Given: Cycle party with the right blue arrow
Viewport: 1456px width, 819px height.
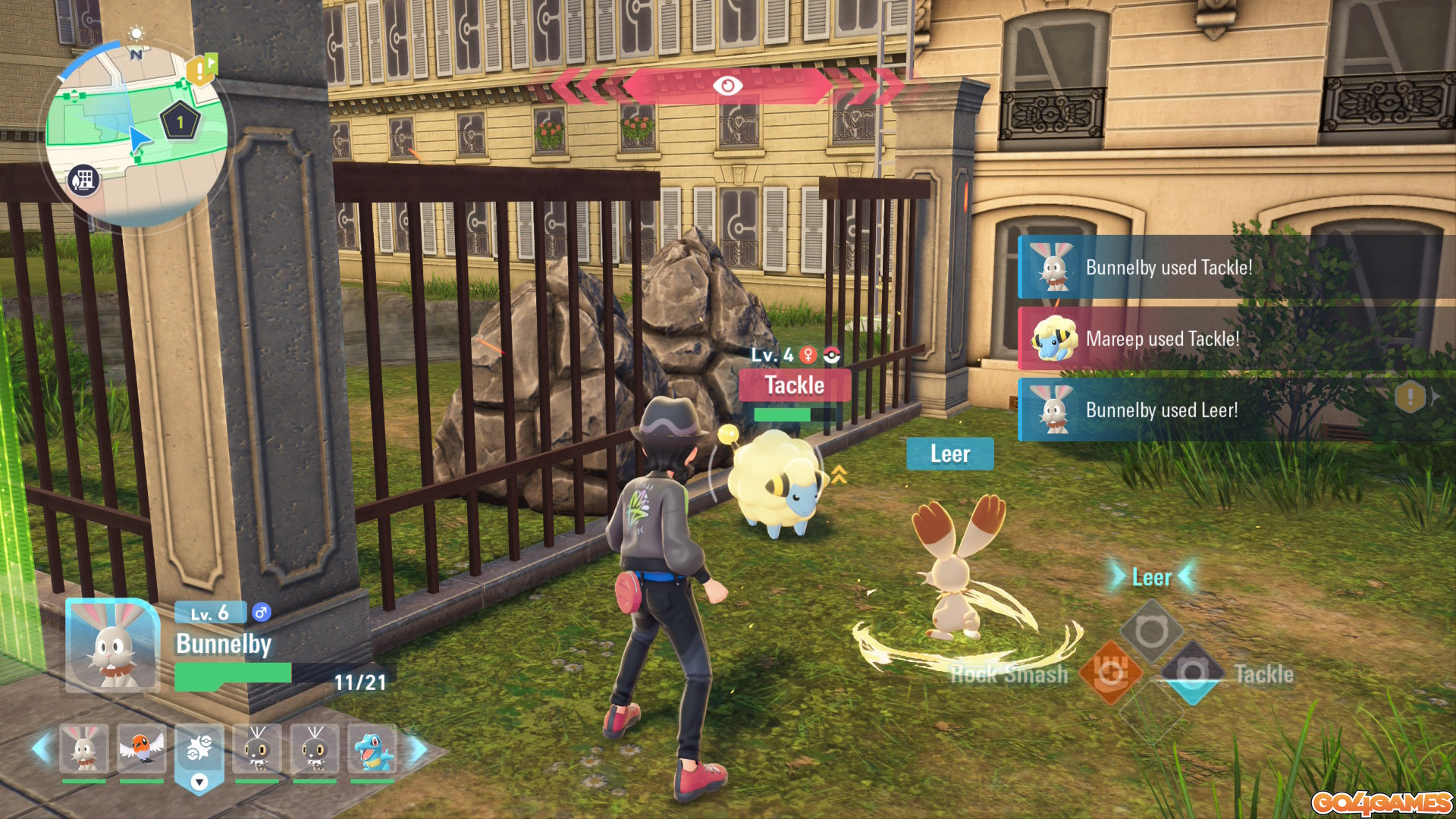Looking at the screenshot, I should coord(418,748).
